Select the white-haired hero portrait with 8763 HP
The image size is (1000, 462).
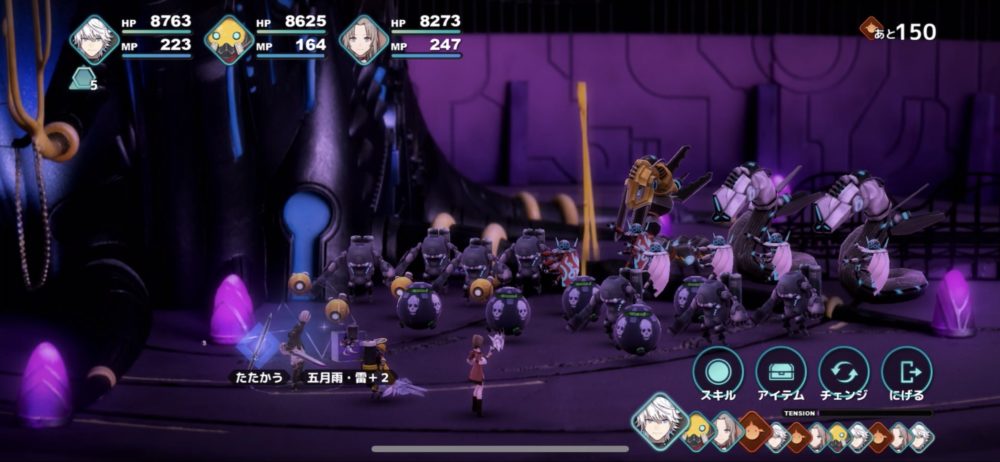click(x=94, y=40)
